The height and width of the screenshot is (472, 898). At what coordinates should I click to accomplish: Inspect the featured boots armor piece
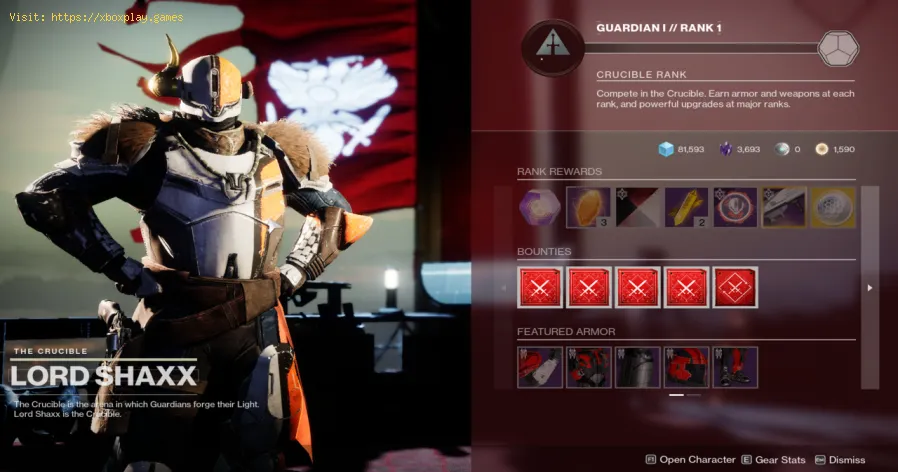[x=735, y=367]
